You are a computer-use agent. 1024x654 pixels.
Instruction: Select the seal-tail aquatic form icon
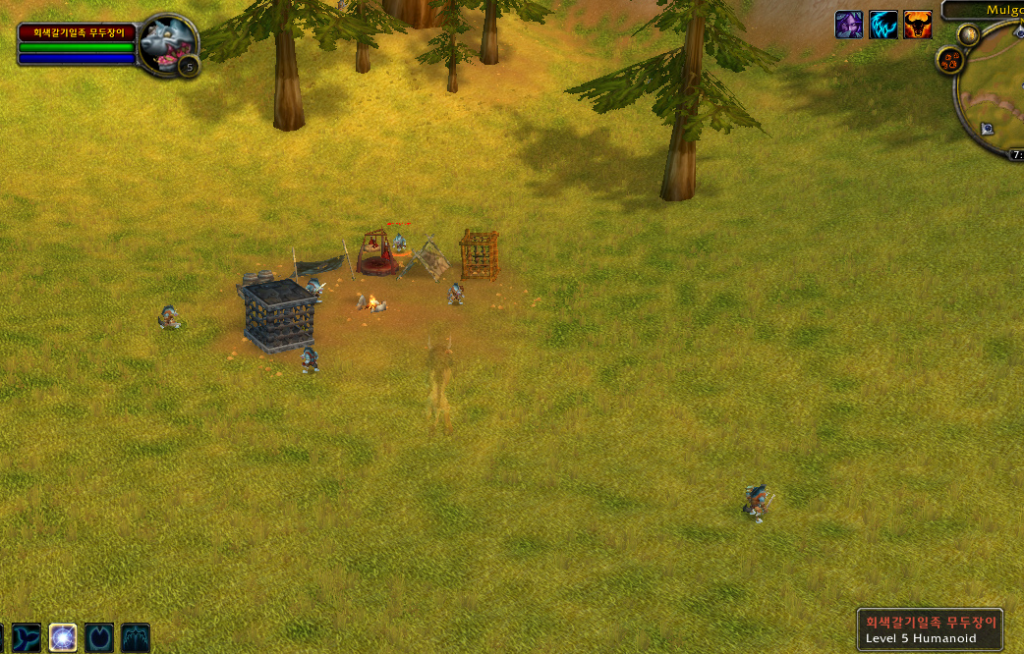27,637
